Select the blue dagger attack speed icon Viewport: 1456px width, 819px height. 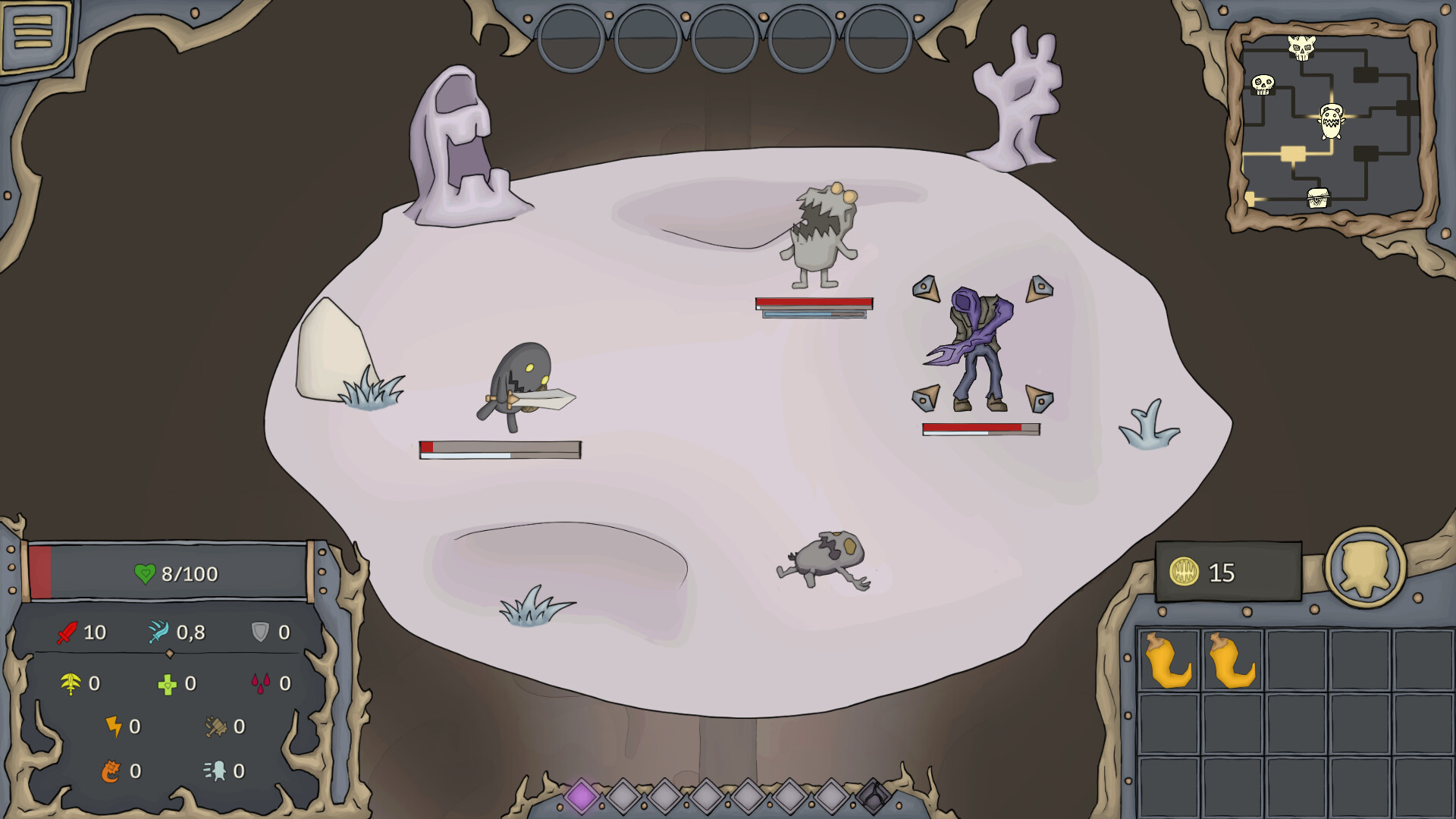158,629
